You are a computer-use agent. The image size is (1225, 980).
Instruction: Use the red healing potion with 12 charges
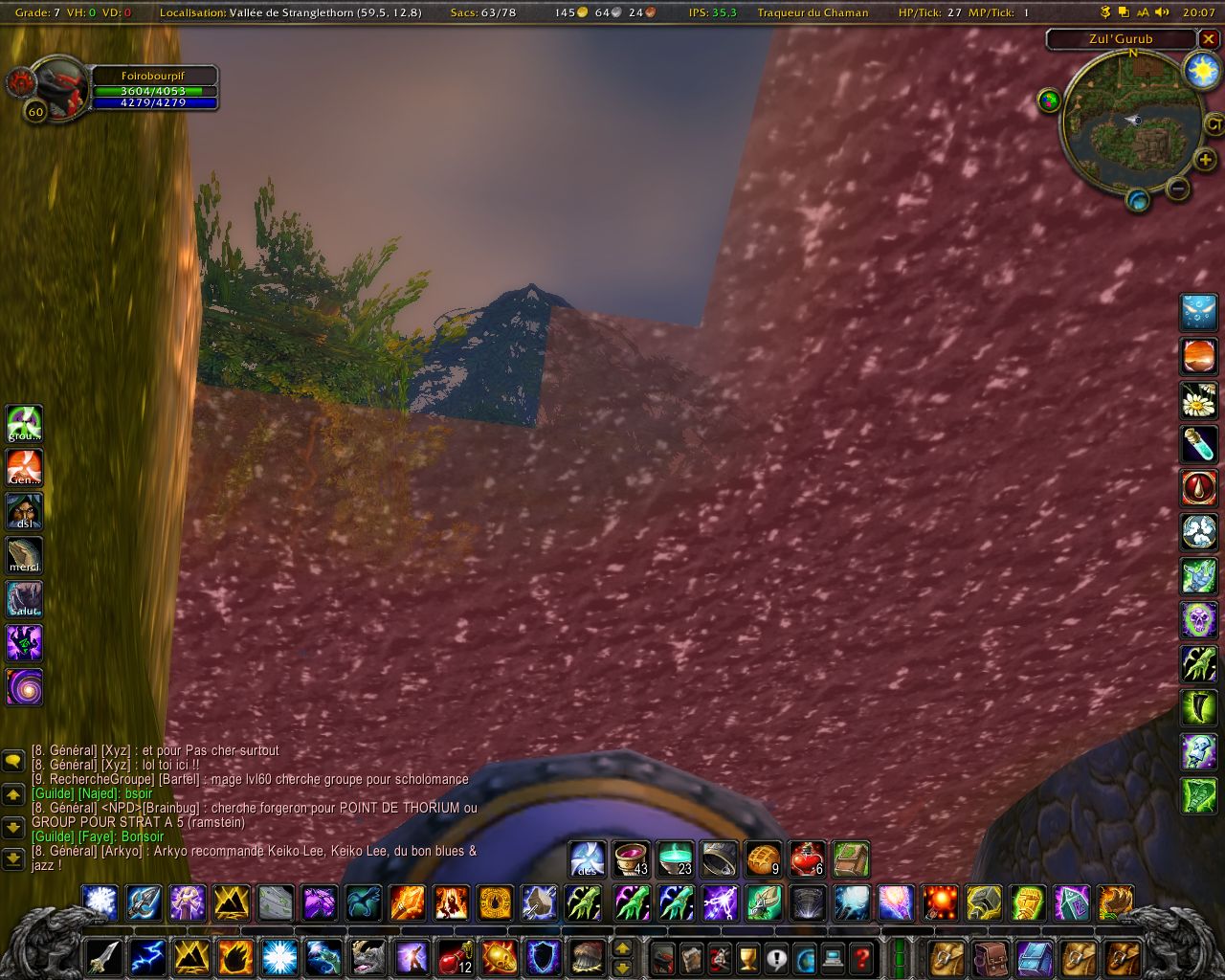point(456,956)
